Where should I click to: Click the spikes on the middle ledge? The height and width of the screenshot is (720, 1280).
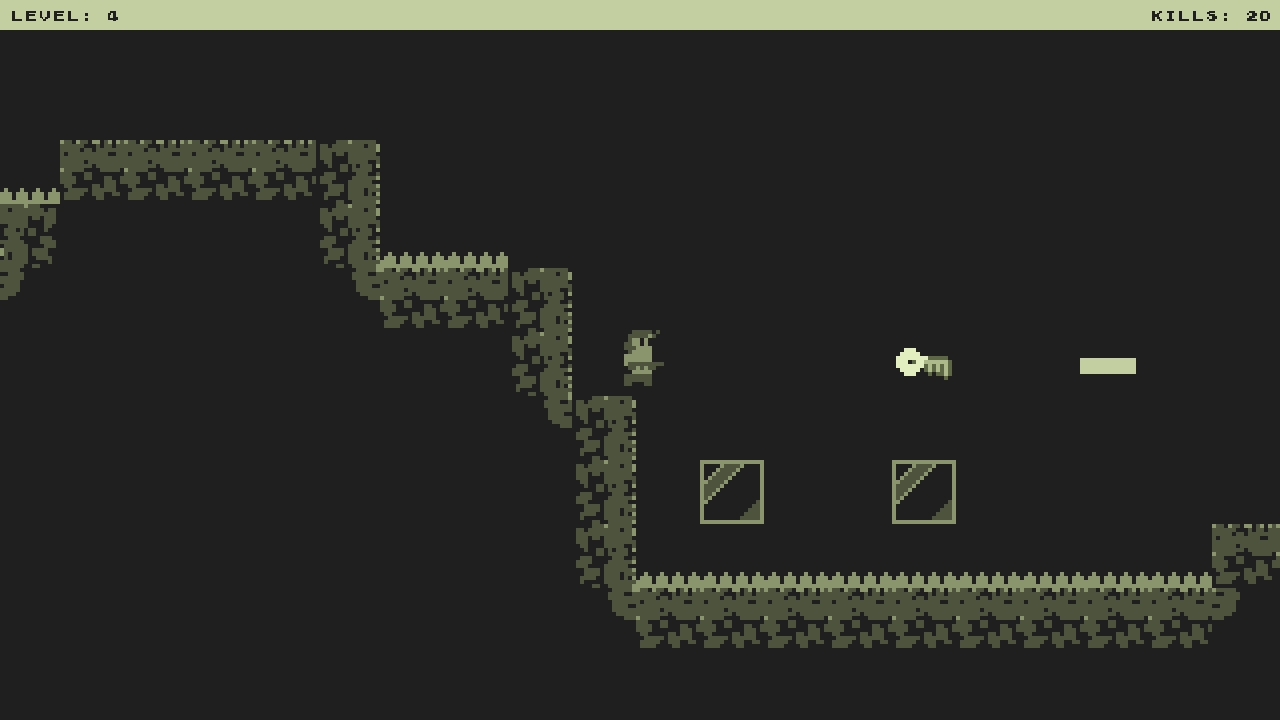(x=445, y=260)
